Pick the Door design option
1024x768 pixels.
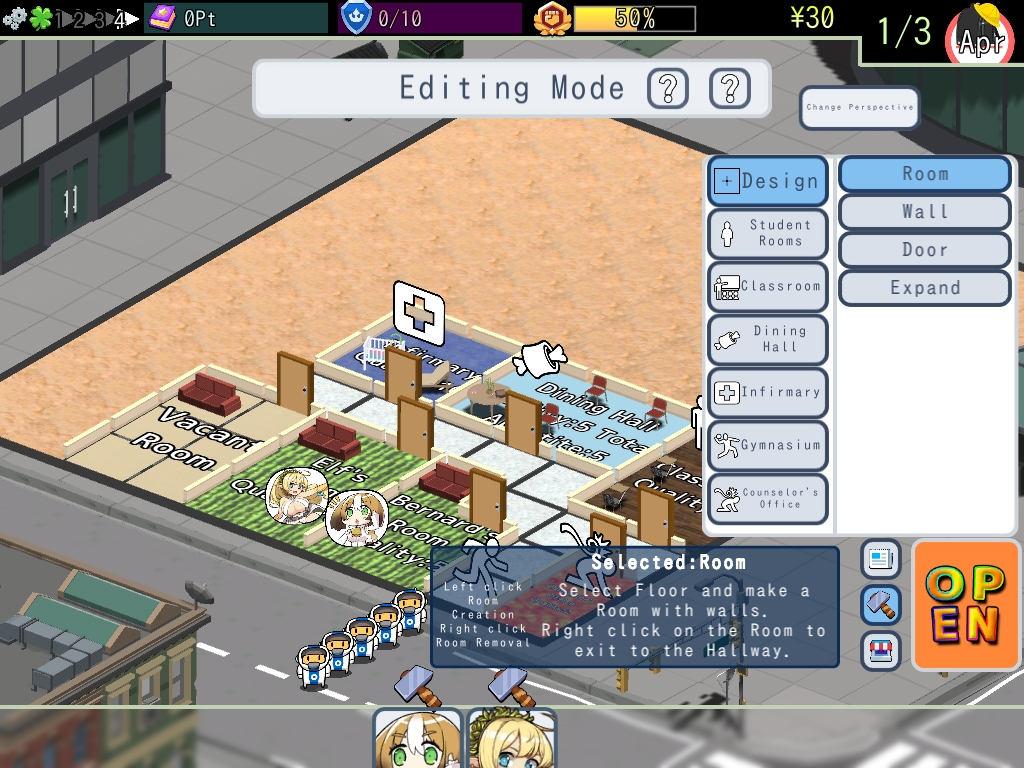pos(924,250)
